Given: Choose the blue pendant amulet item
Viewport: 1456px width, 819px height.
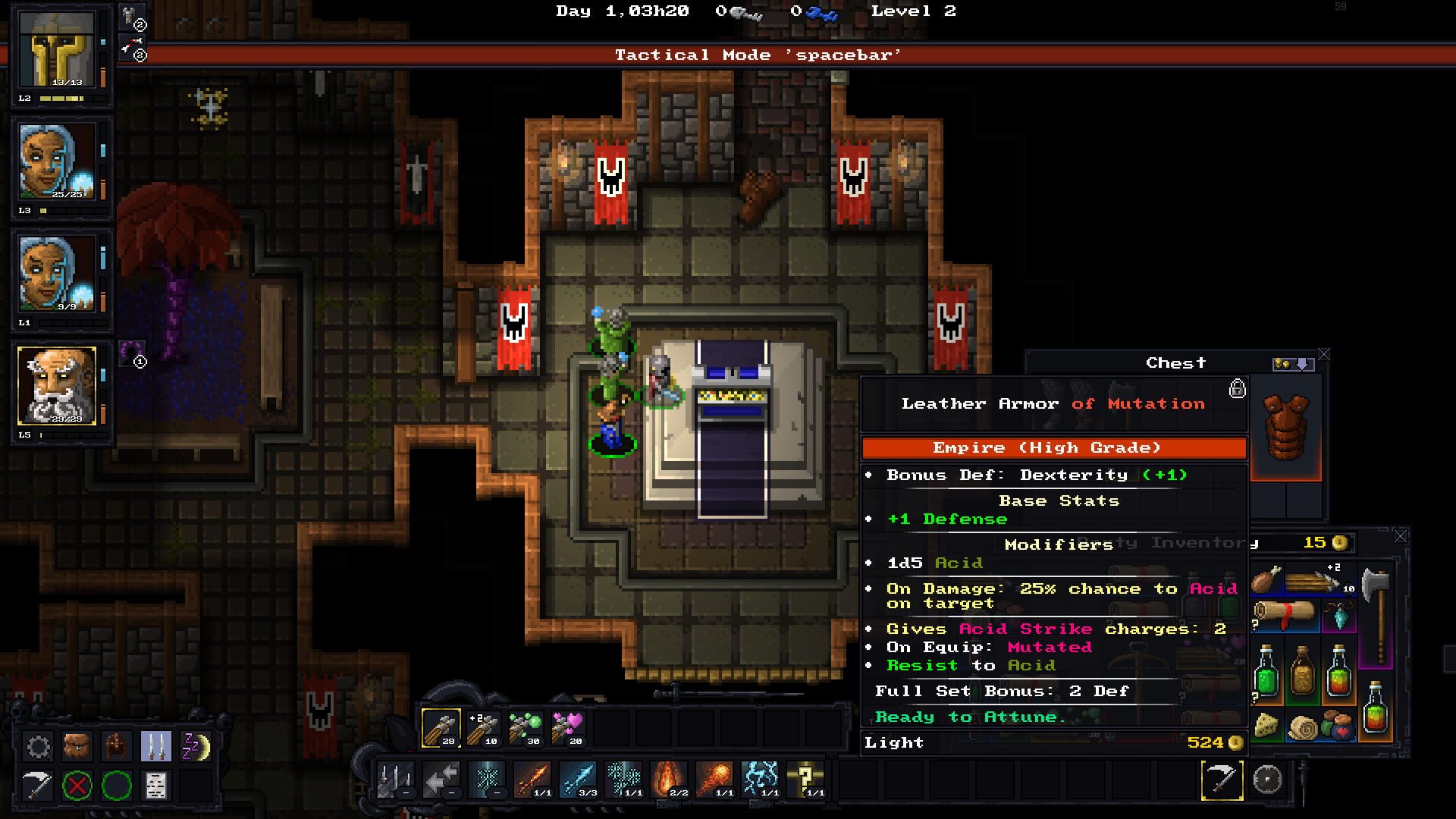Looking at the screenshot, I should [x=1339, y=617].
